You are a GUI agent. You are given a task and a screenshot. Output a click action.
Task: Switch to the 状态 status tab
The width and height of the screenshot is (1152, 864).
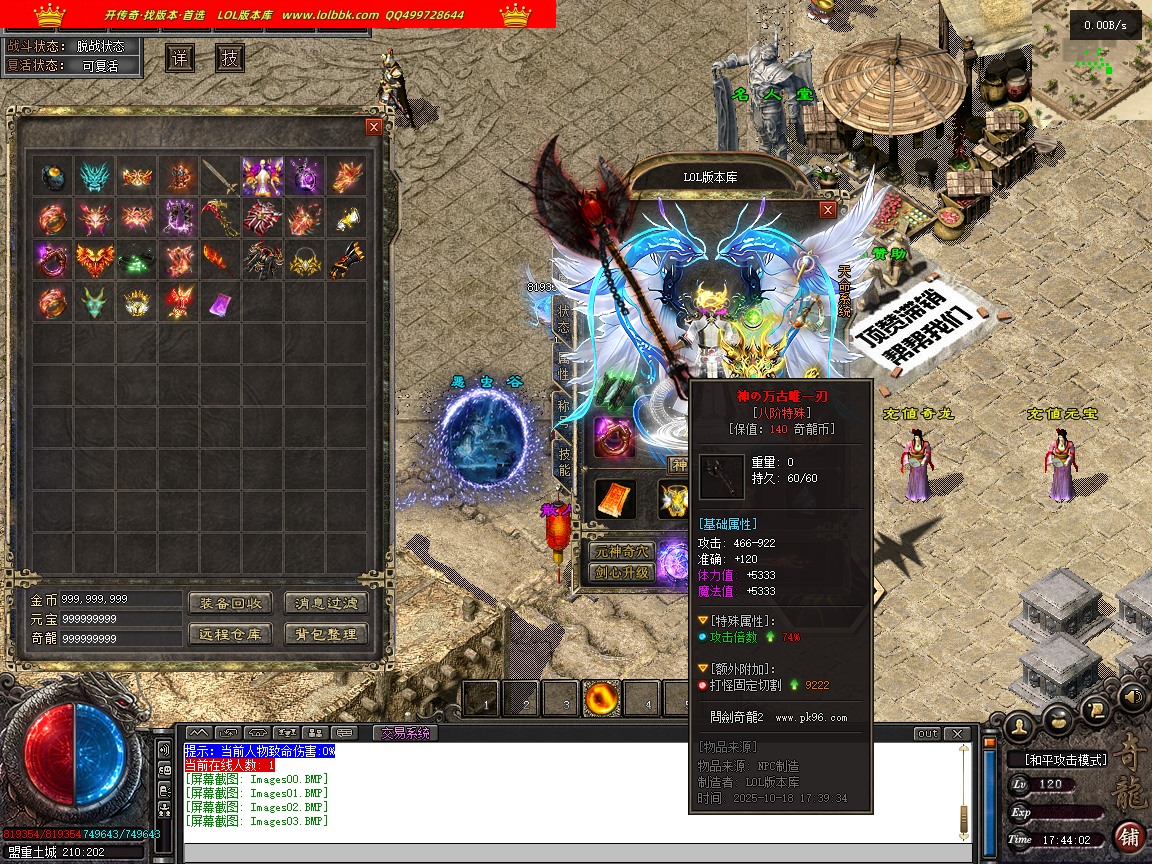(x=564, y=318)
